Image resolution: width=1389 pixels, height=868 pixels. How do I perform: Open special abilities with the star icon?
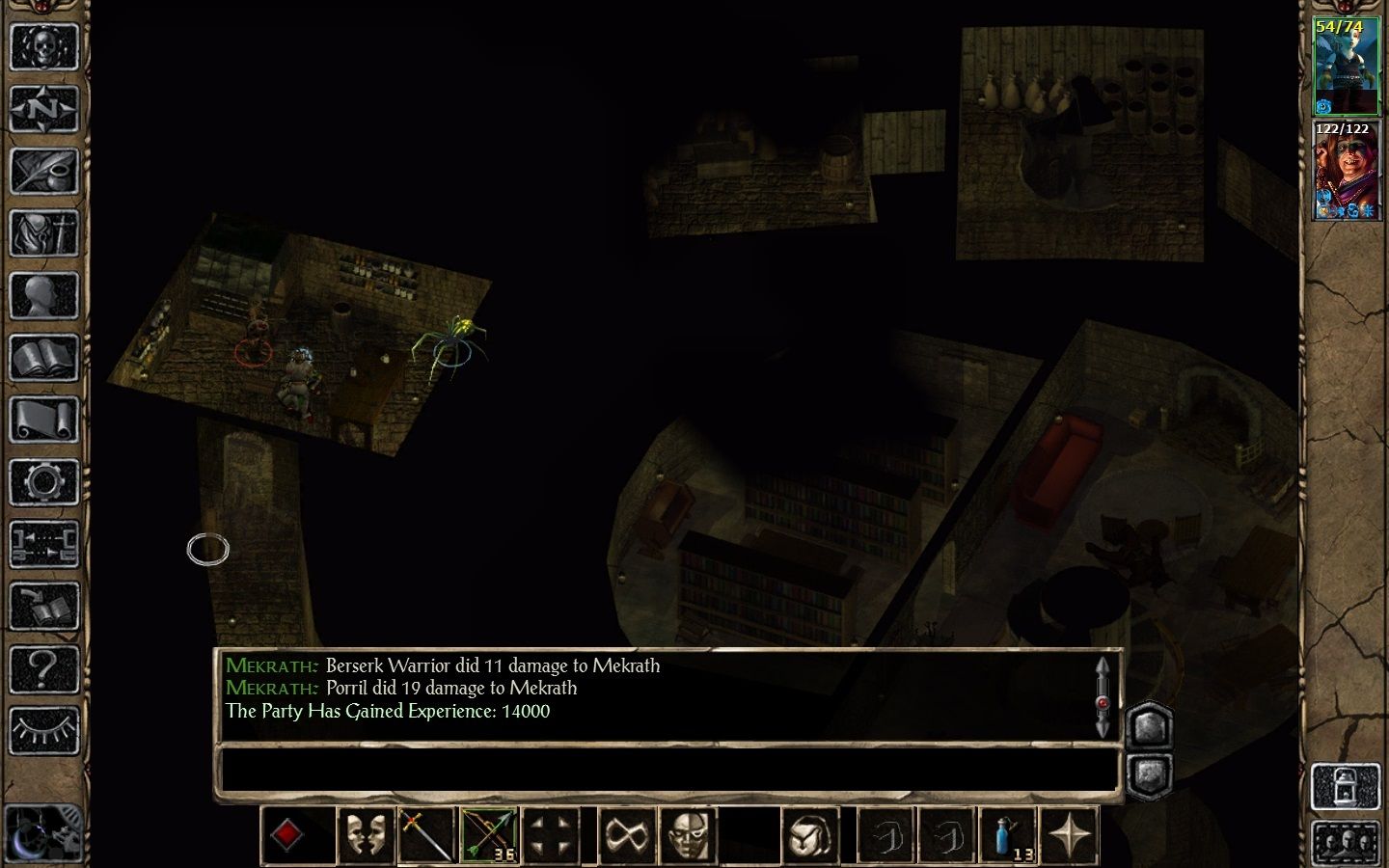[x=1070, y=834]
